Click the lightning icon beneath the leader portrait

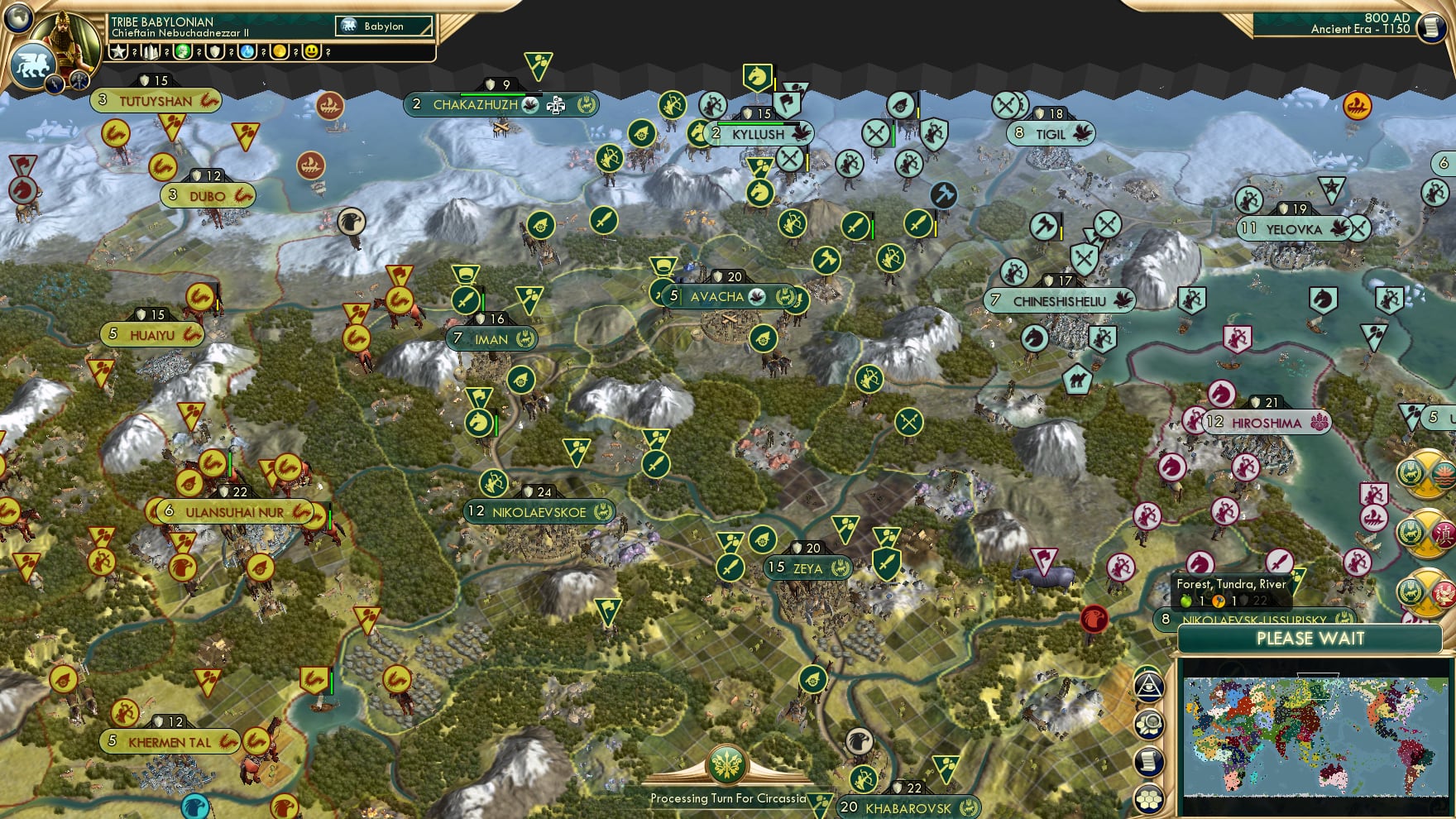pos(53,83)
